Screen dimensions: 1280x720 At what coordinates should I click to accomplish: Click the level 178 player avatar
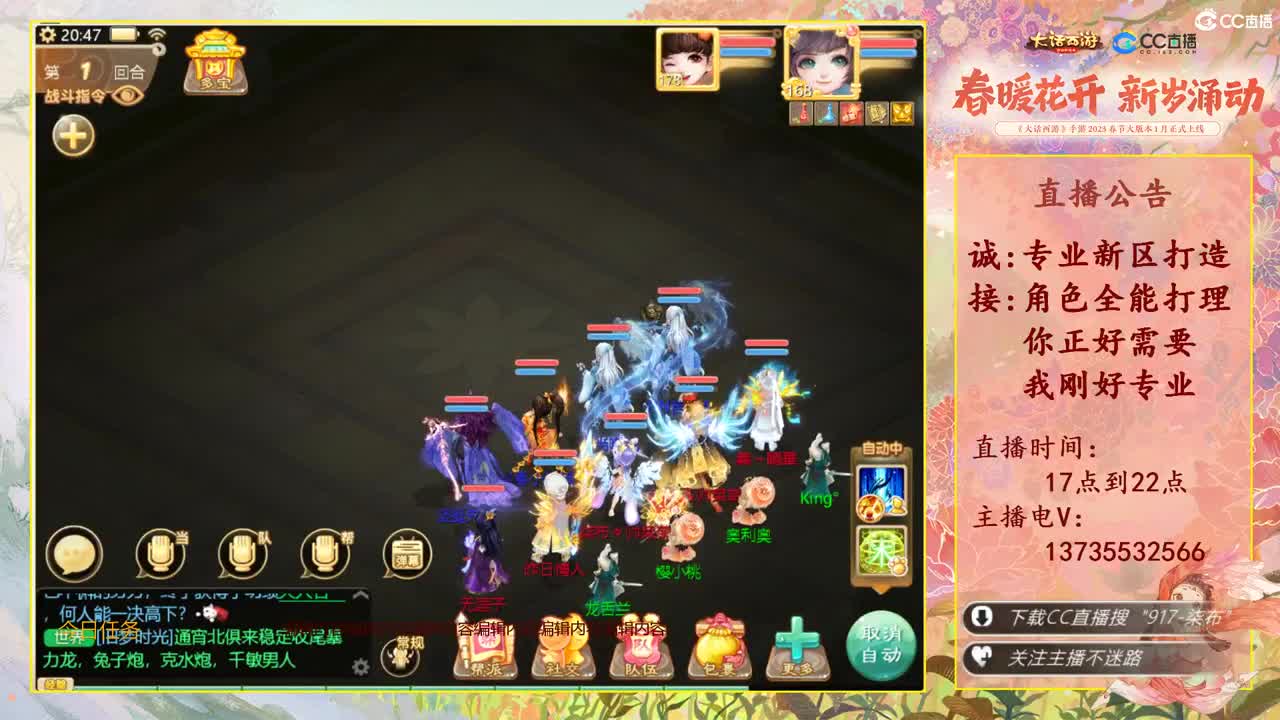(690, 62)
